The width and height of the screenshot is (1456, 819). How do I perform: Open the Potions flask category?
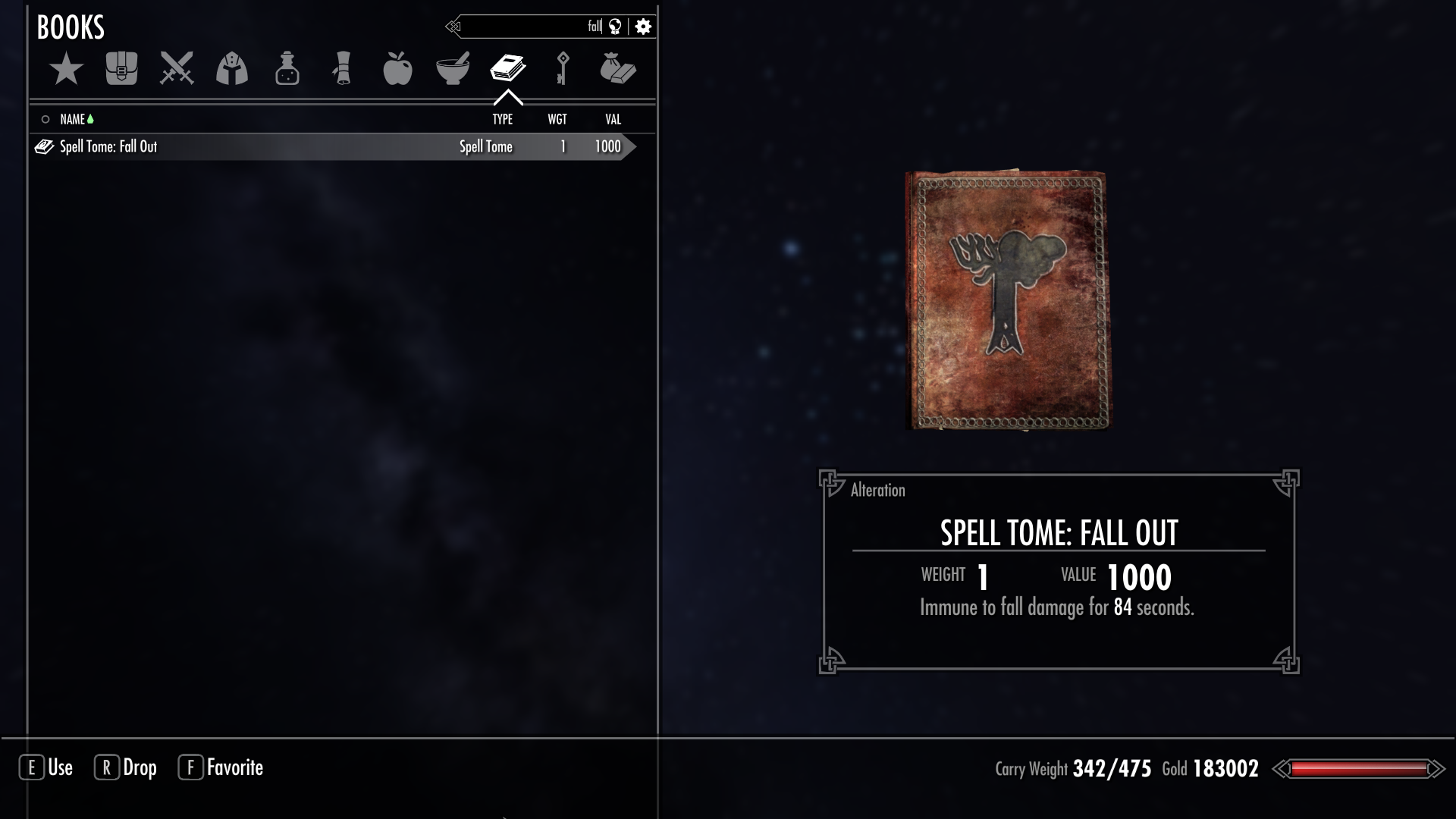click(x=287, y=69)
